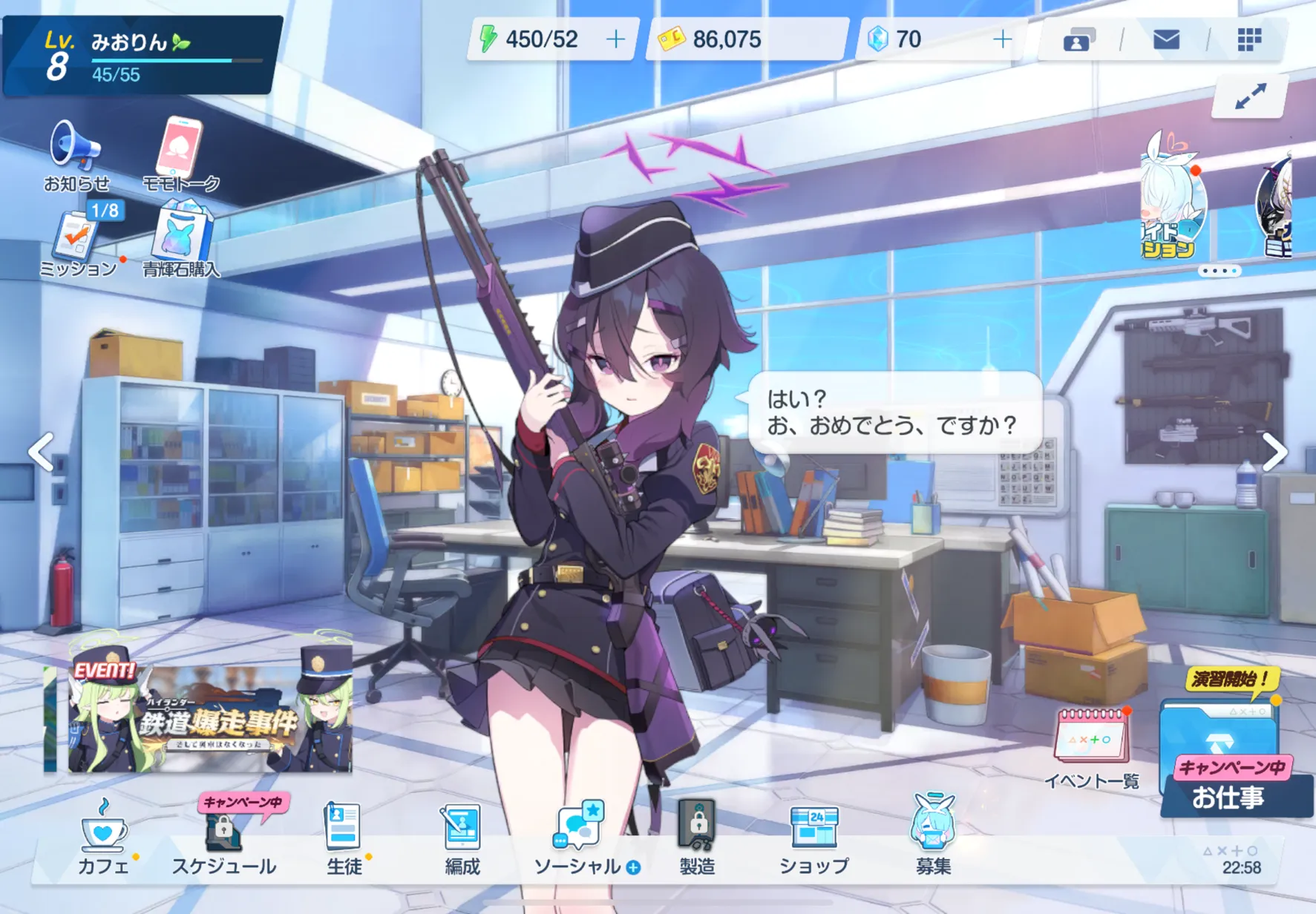Buy gems with the blue gem plus
This screenshot has width=1316, height=914.
point(1002,39)
